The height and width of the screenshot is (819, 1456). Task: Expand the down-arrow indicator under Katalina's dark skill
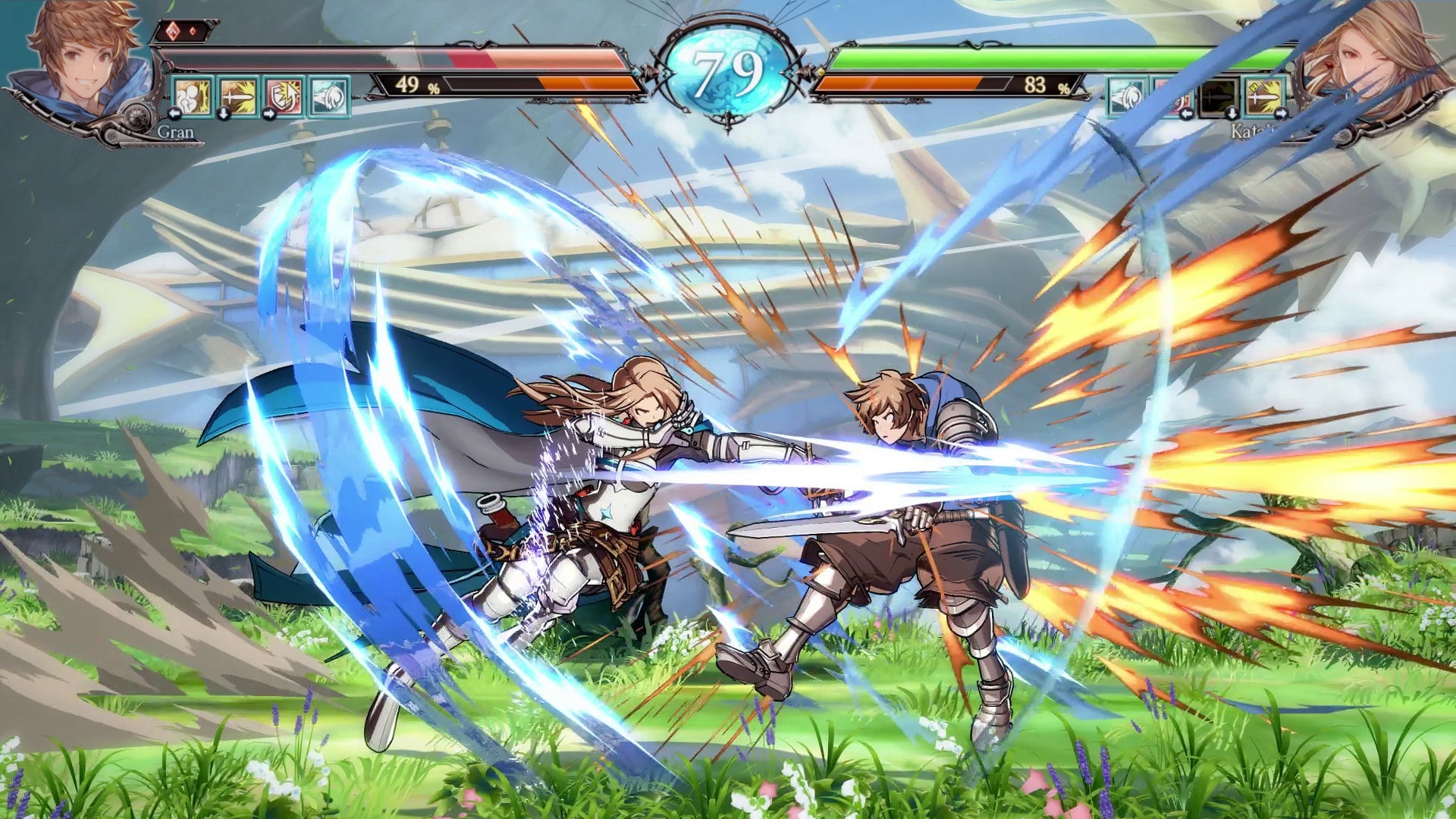[x=1232, y=113]
